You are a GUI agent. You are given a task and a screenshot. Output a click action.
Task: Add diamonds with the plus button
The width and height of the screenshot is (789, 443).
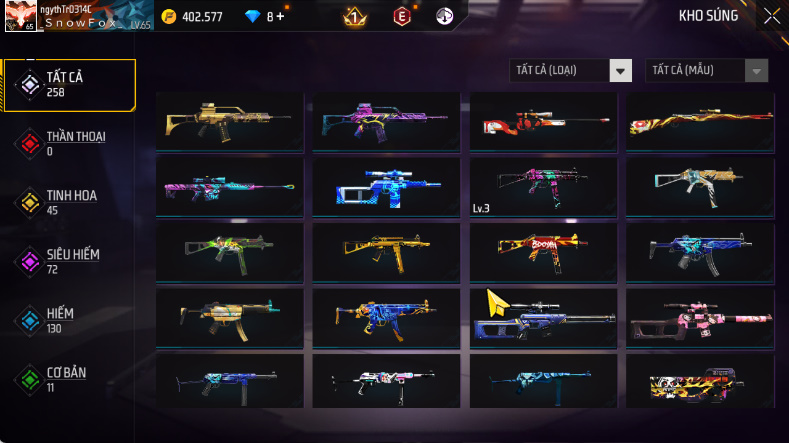click(x=280, y=16)
